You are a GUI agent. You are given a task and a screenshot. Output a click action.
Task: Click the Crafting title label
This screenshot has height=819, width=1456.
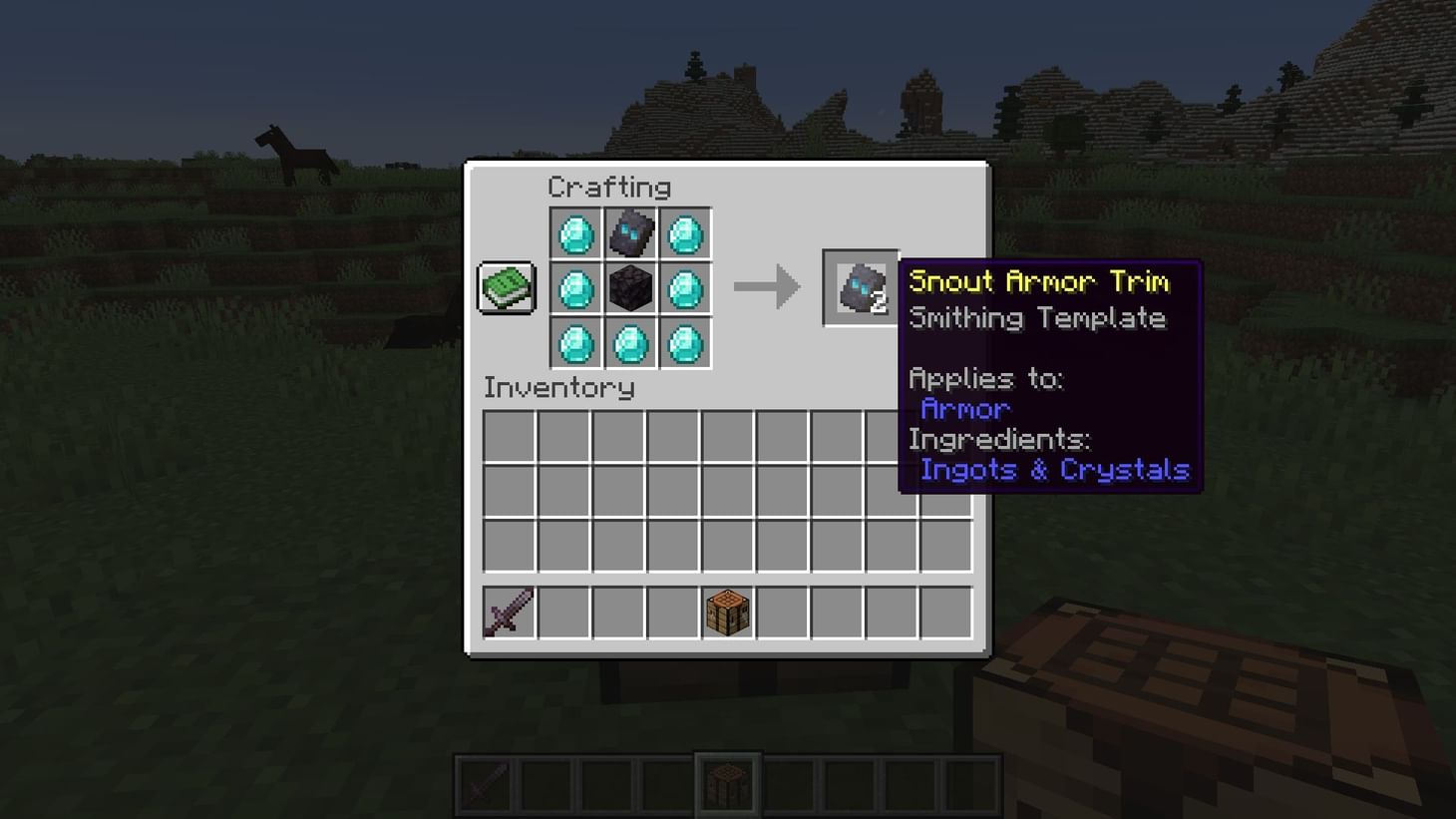[x=610, y=188]
